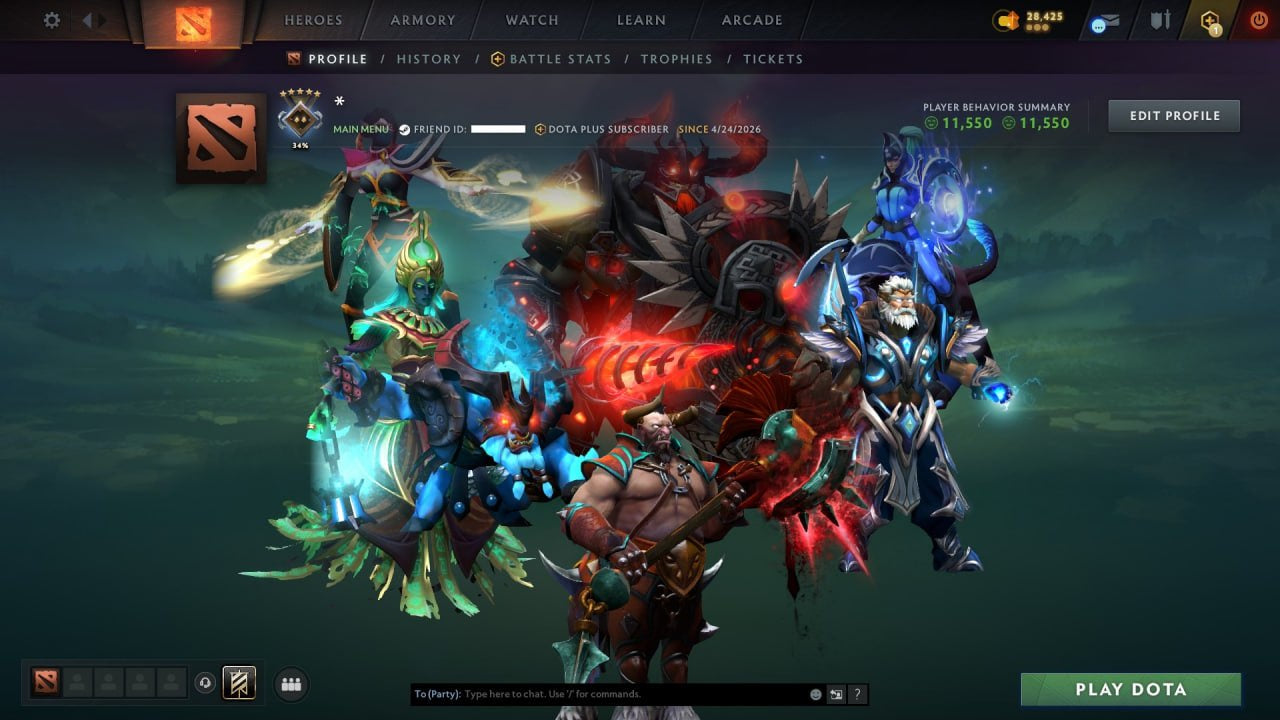Click the chat help question mark icon
Image resolution: width=1280 pixels, height=720 pixels.
[x=857, y=694]
